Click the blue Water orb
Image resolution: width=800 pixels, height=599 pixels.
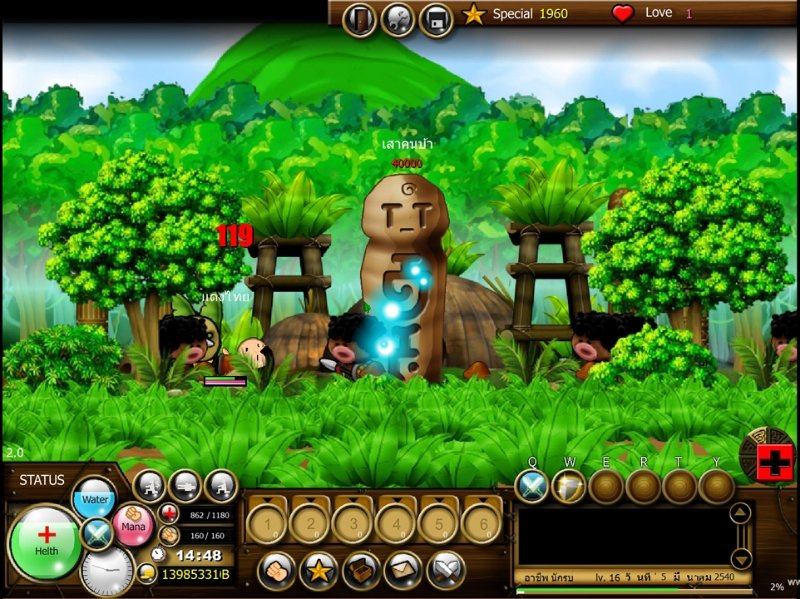(95, 498)
